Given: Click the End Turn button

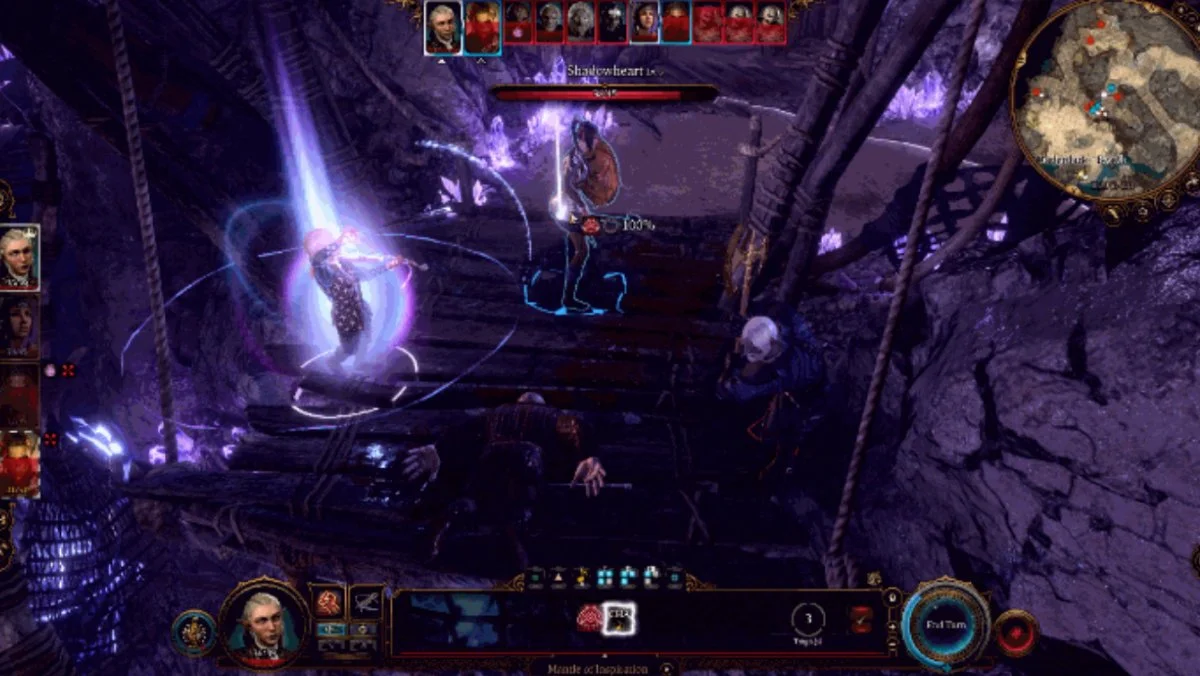Looking at the screenshot, I should [944, 622].
